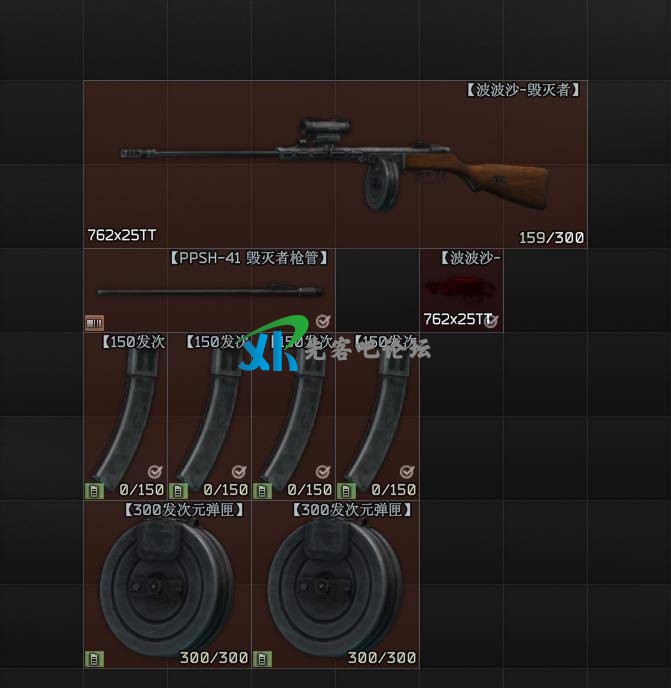Select the small red 762x25TT item
Image resolution: width=671 pixels, height=688 pixels.
pyautogui.click(x=460, y=291)
